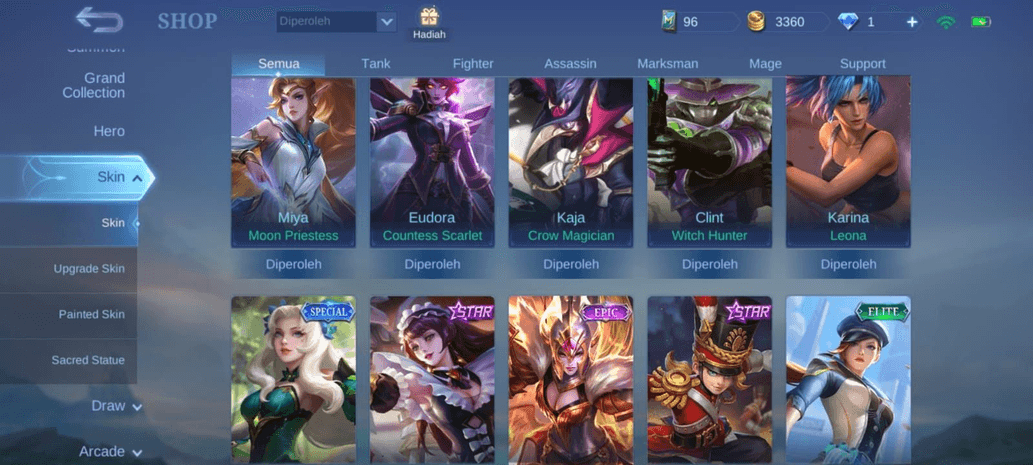
Task: View the Support skins tab
Action: [863, 64]
